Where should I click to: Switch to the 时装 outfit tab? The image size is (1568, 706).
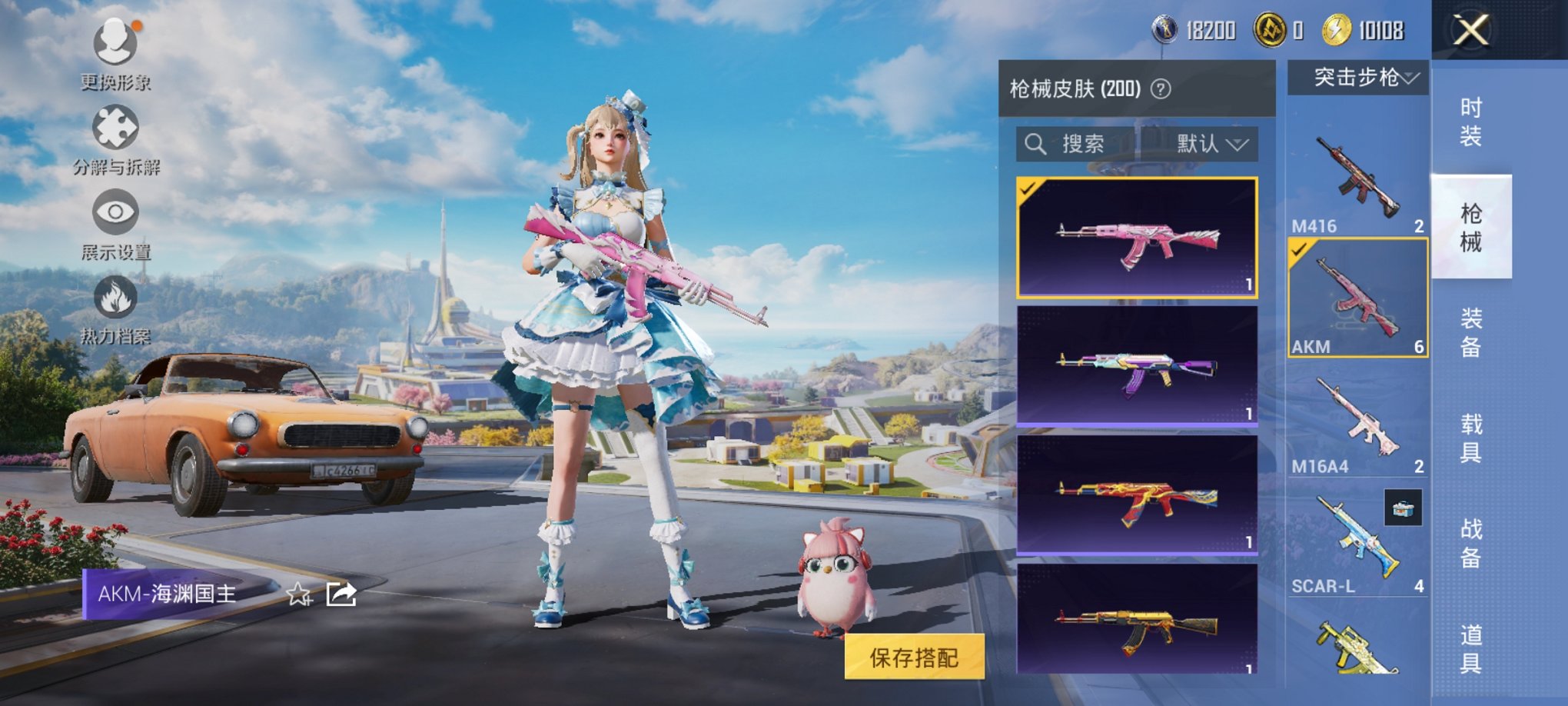(1470, 123)
